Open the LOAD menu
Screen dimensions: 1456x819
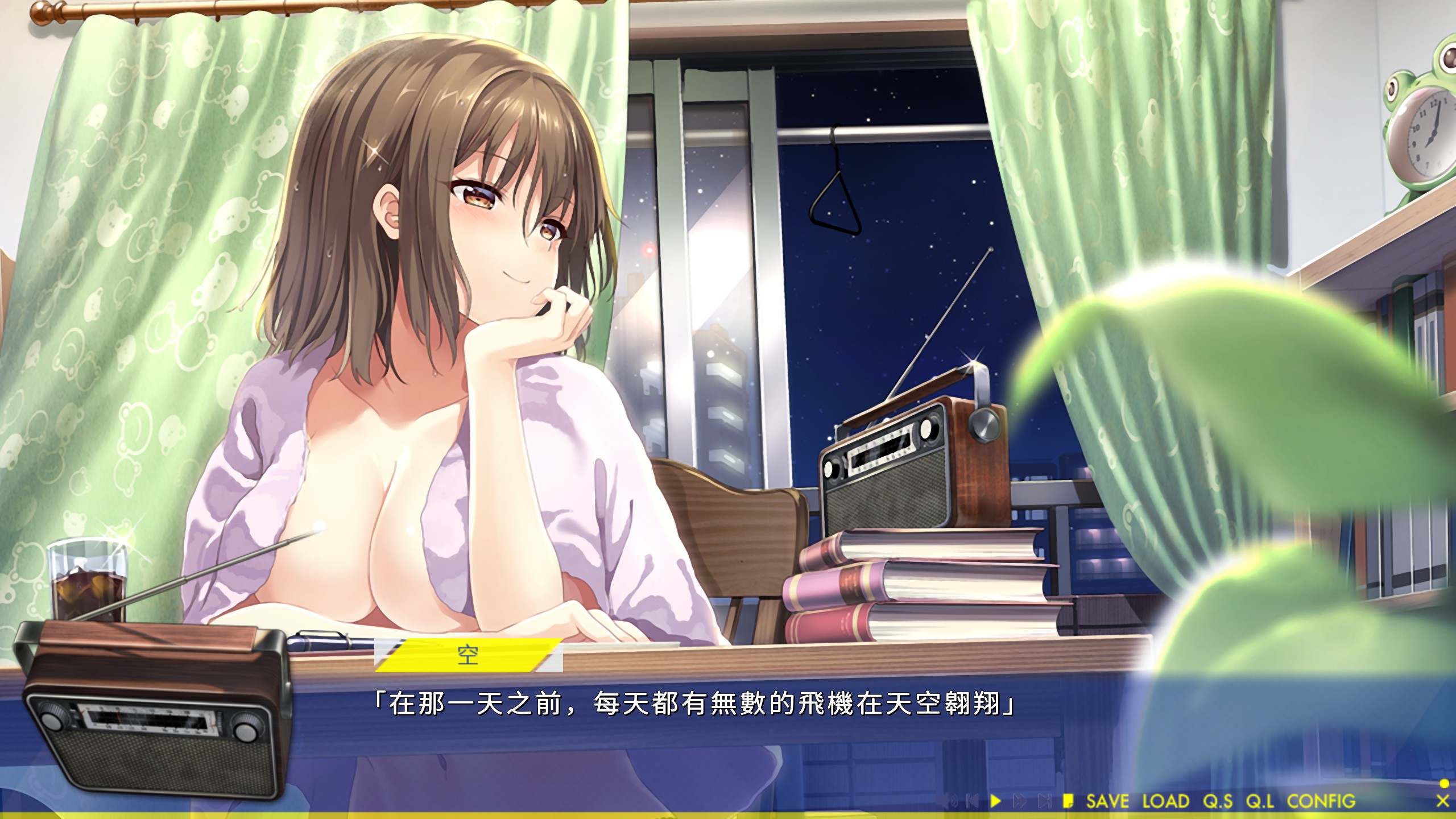1166,801
